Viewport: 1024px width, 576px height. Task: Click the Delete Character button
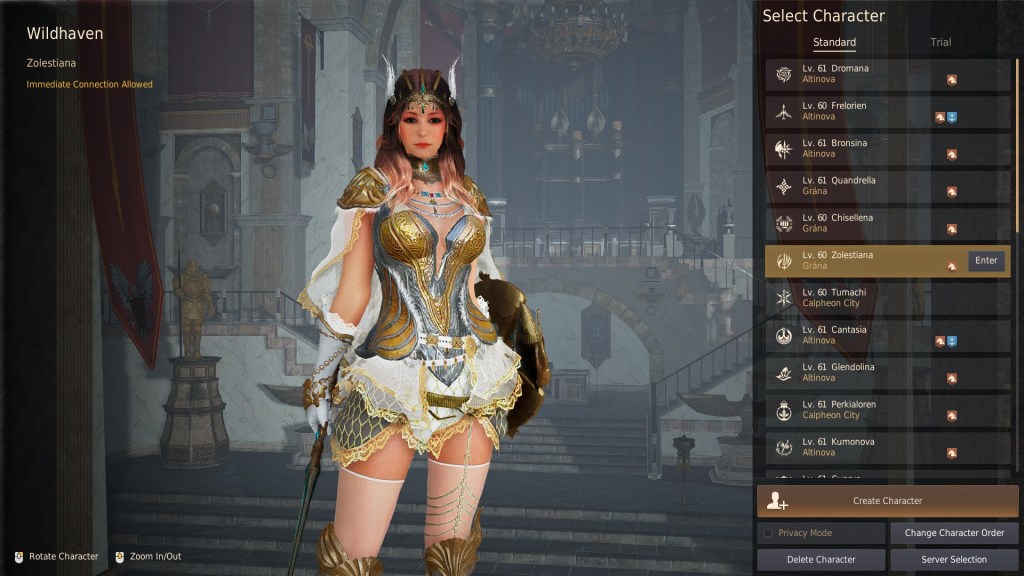click(821, 560)
